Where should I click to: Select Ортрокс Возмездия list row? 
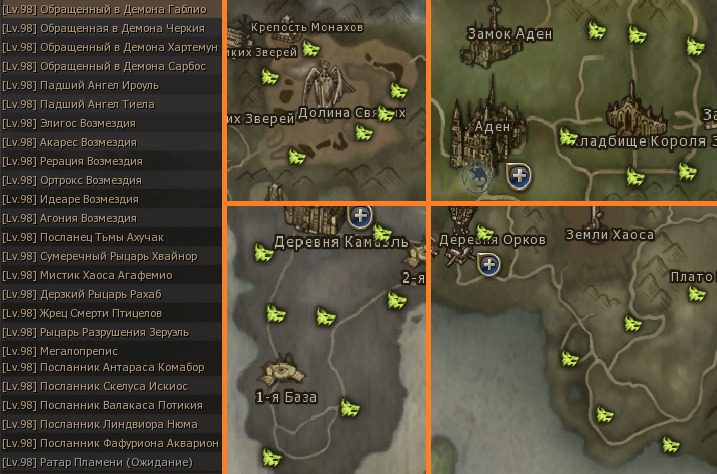click(110, 180)
